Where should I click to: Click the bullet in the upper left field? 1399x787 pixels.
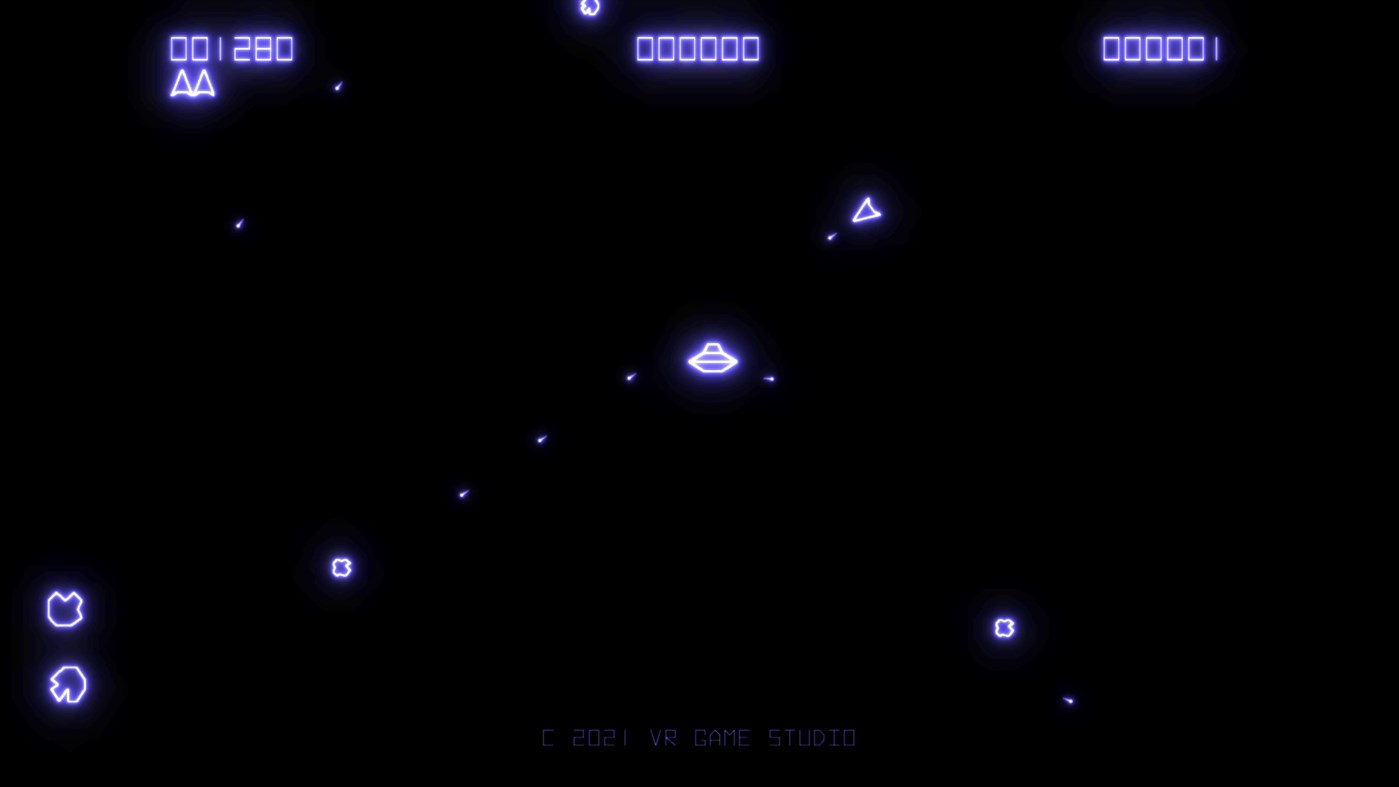coord(238,224)
